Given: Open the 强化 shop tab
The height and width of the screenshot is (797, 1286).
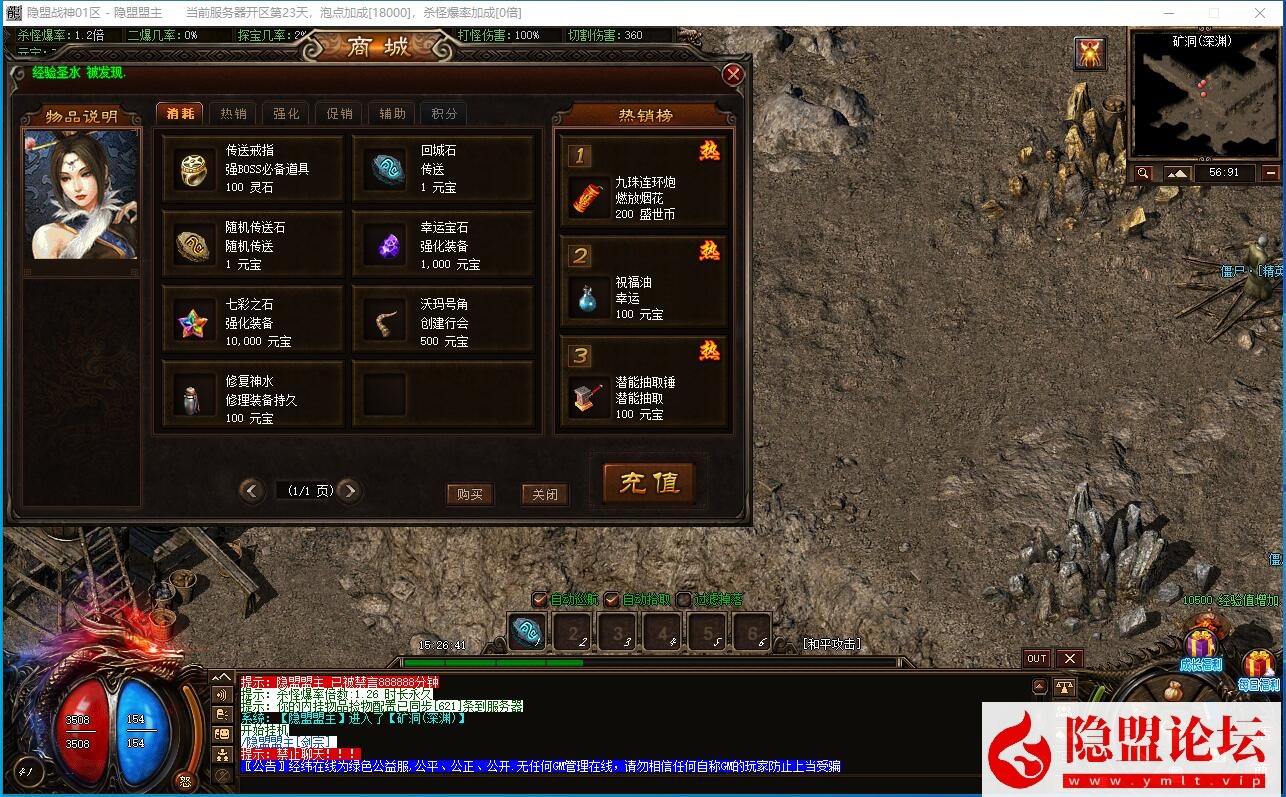Looking at the screenshot, I should click(286, 114).
